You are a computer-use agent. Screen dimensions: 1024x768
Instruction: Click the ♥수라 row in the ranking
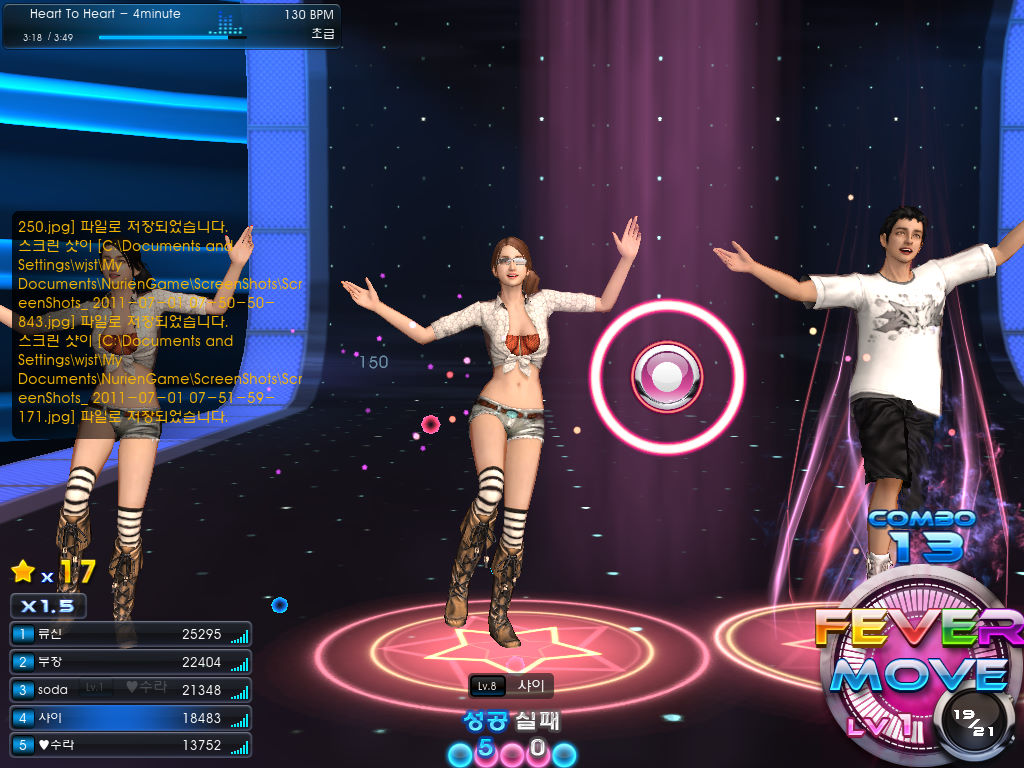(x=130, y=745)
